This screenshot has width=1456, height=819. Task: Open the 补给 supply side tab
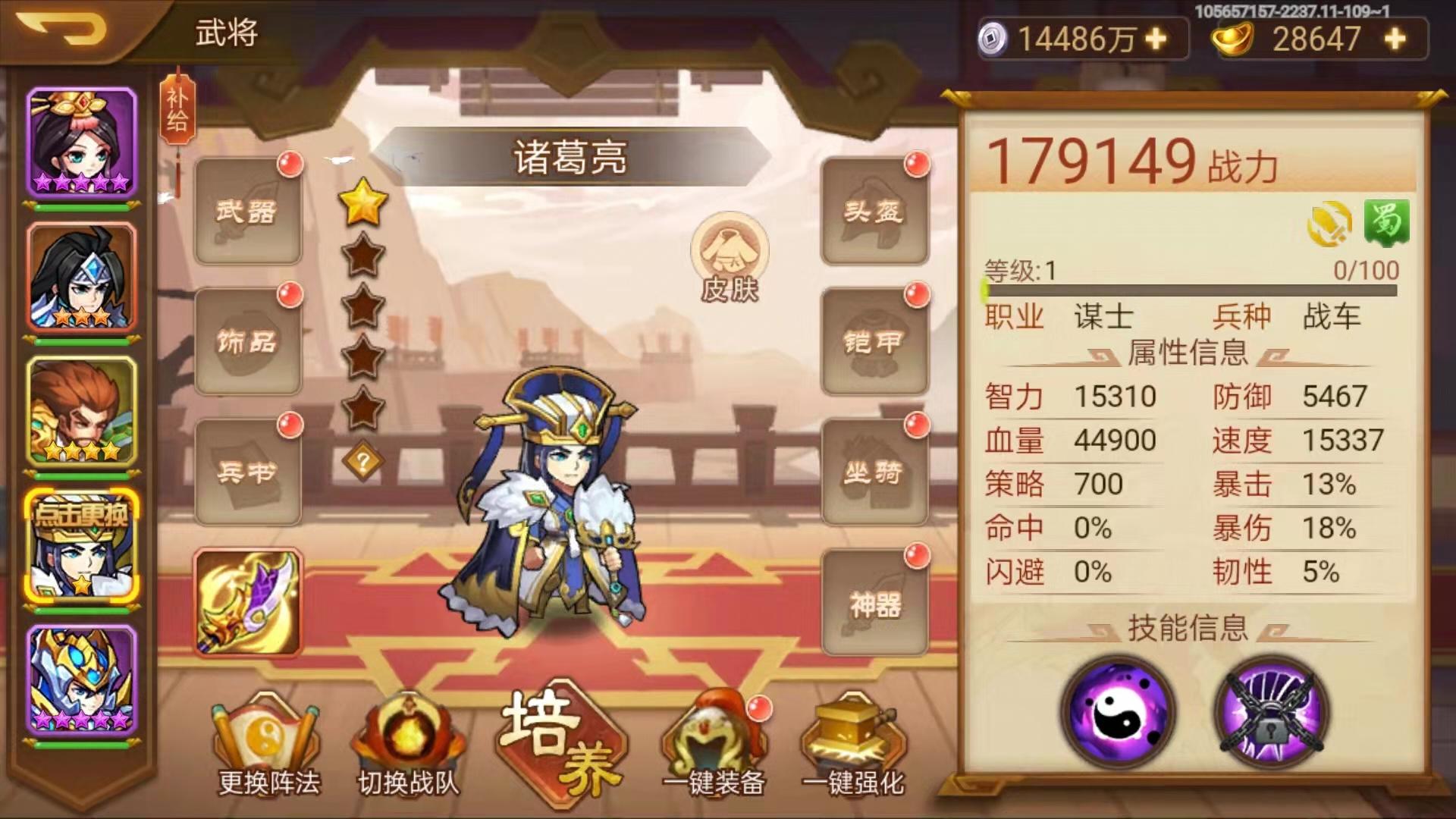pos(178,114)
